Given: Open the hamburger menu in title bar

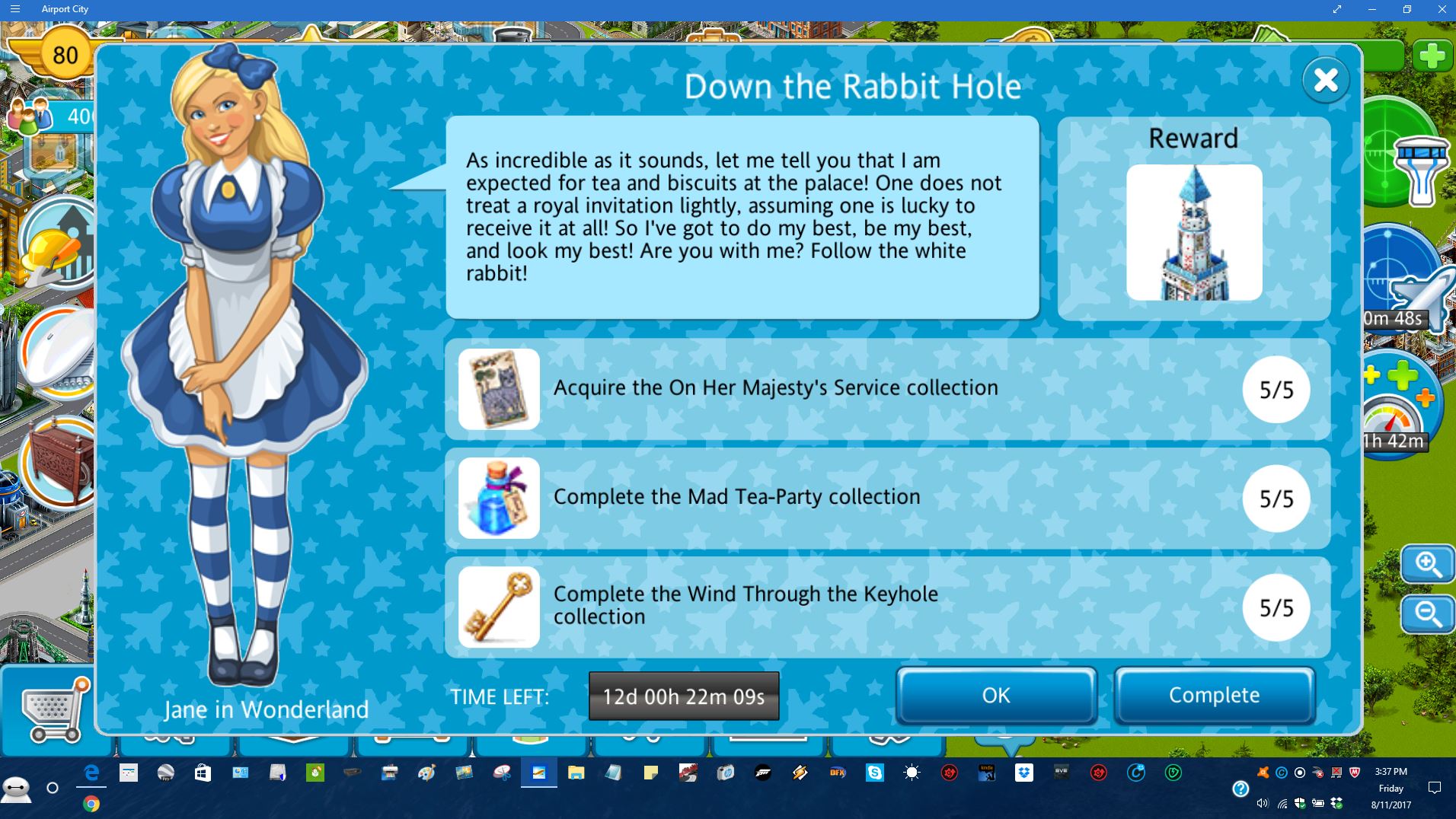Looking at the screenshot, I should pos(15,9).
